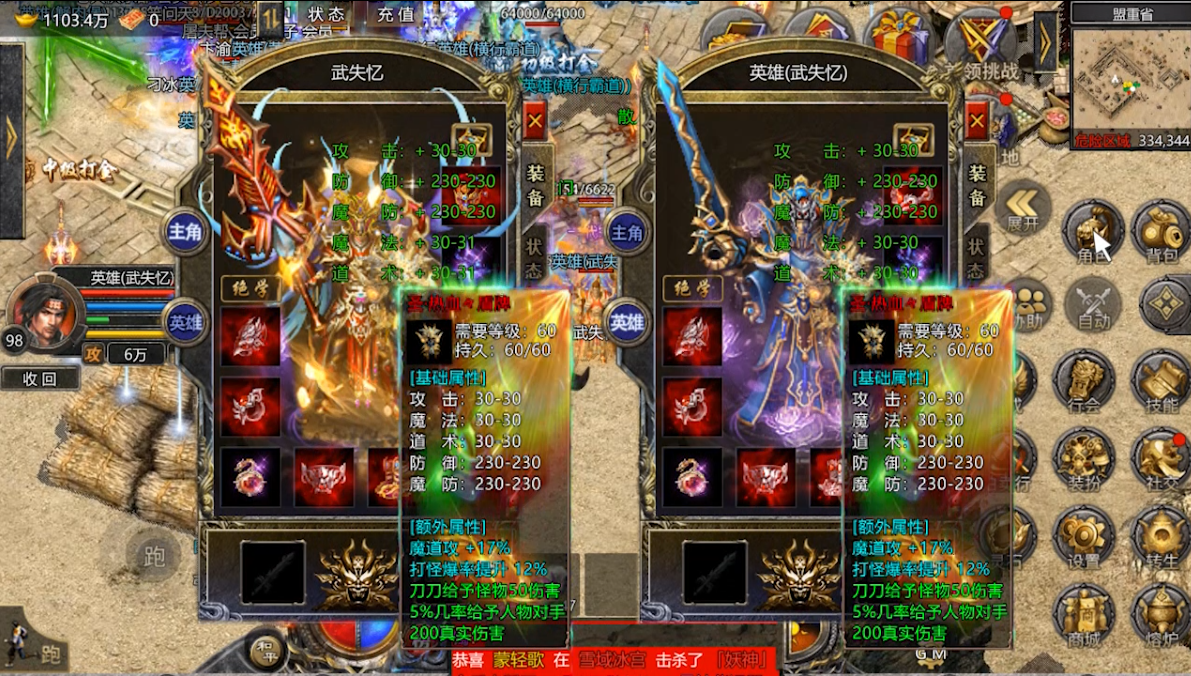Open the 商城 shop icon

pos(1084,617)
